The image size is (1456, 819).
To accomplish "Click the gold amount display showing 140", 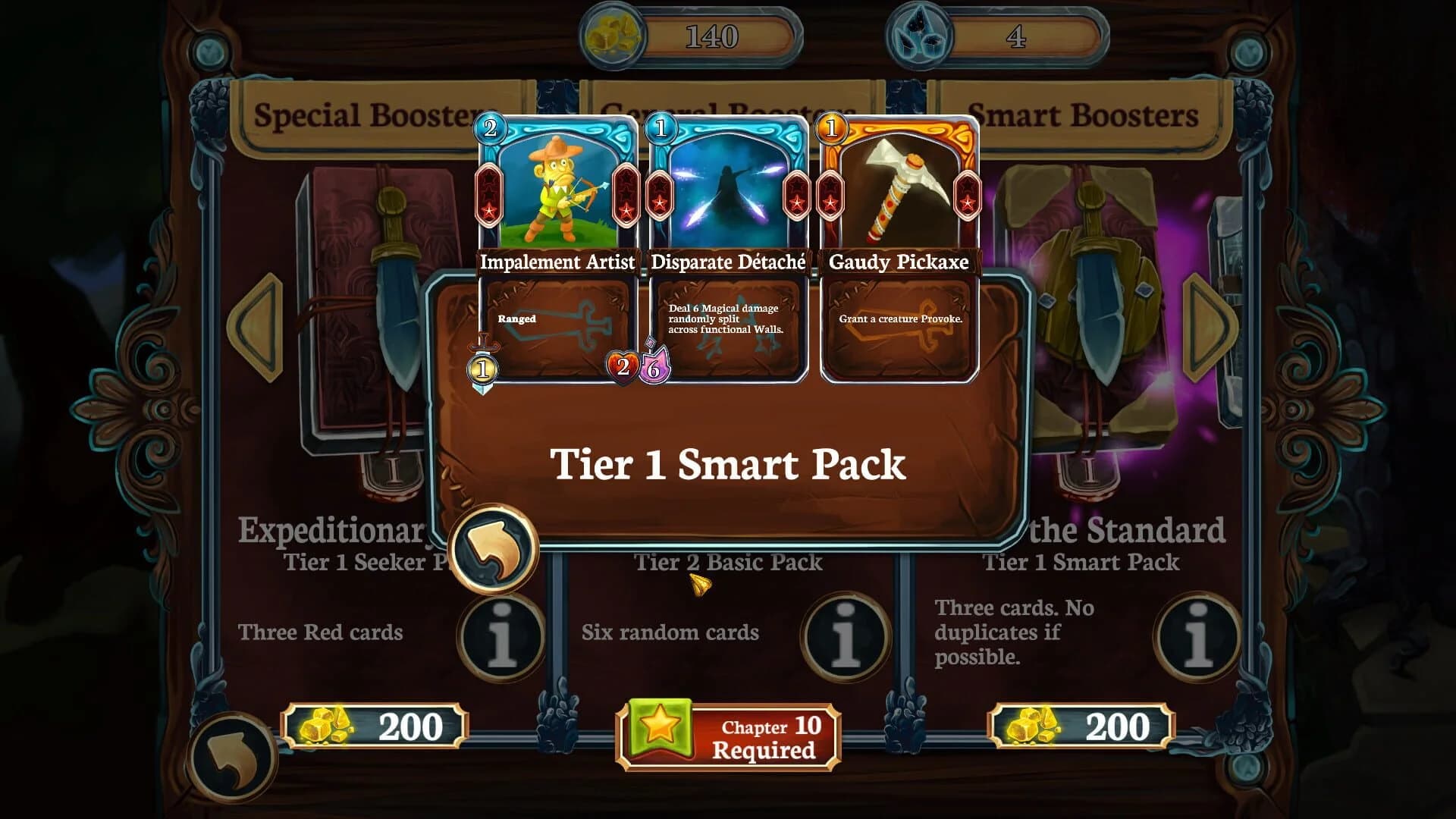I will coord(713,34).
